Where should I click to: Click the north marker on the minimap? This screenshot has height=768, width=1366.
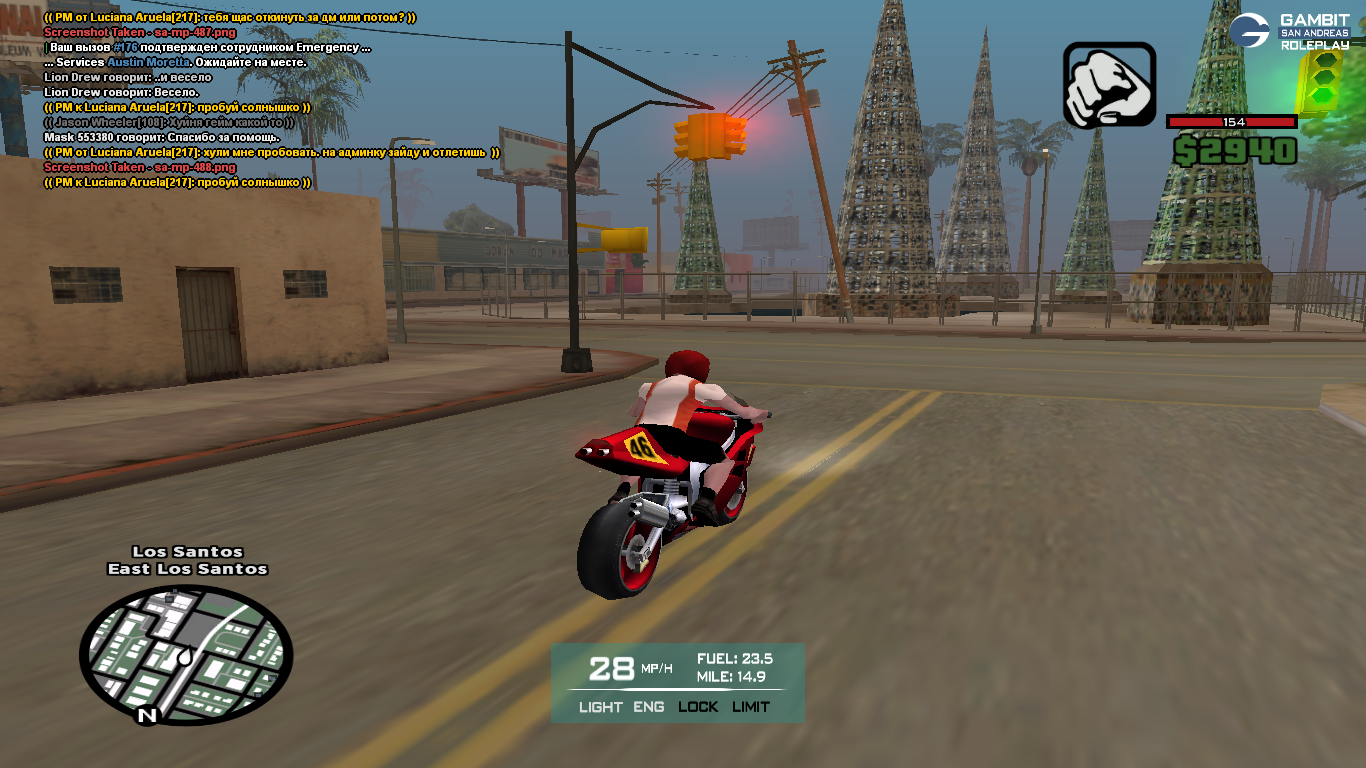click(147, 715)
